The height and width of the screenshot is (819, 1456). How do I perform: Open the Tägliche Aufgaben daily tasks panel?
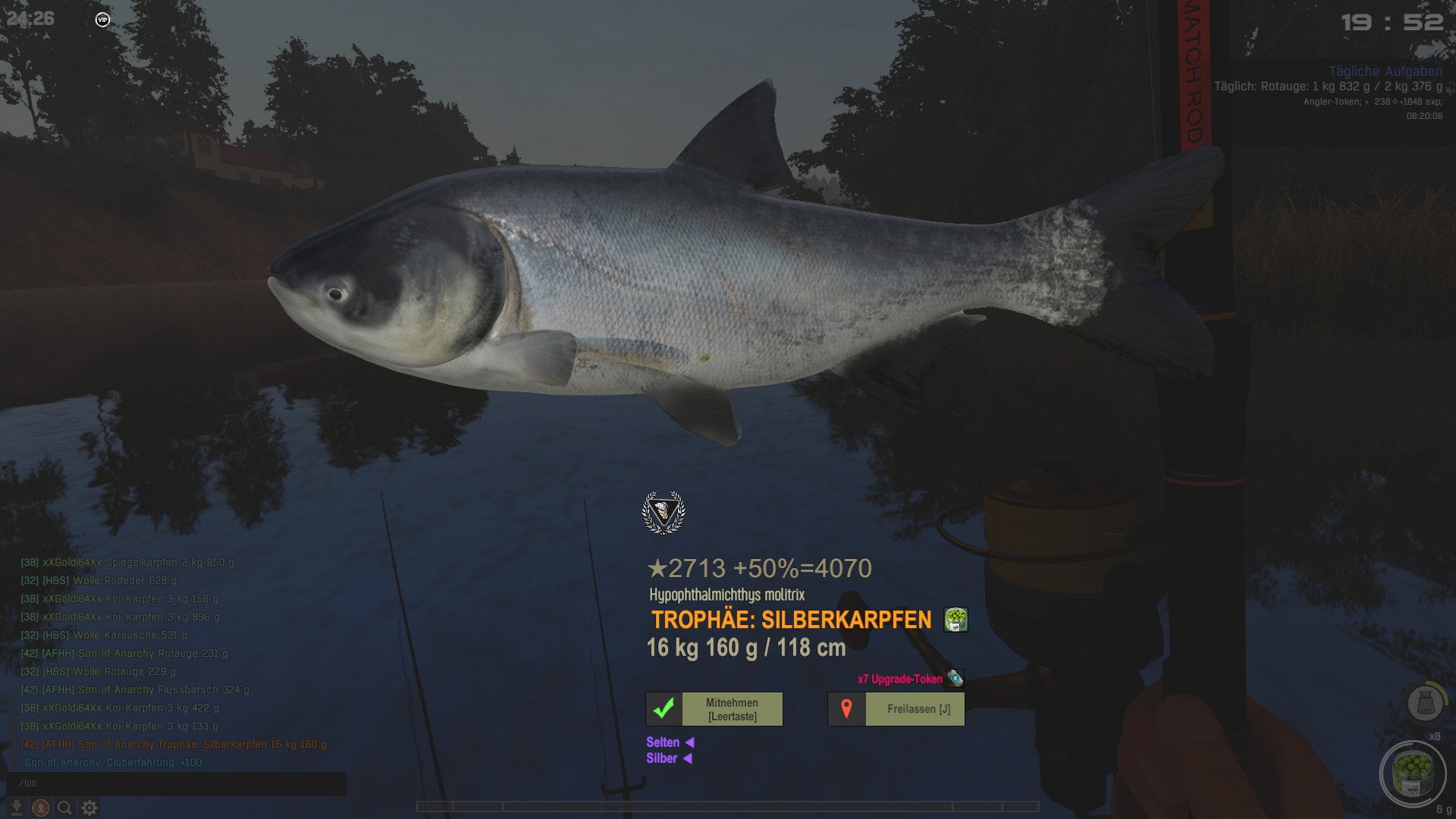[x=1385, y=71]
